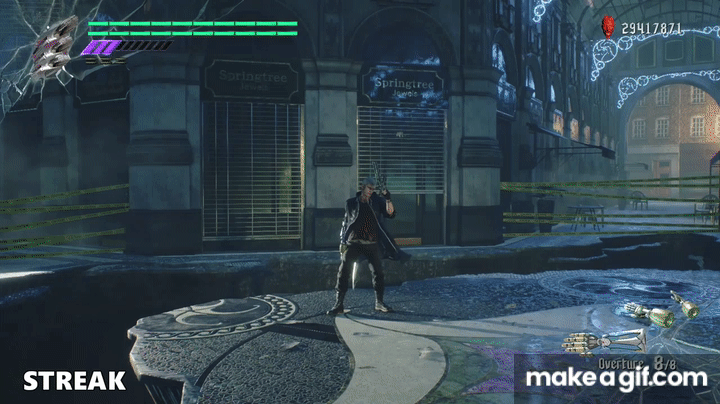Click the red orb currency icon

607,26
